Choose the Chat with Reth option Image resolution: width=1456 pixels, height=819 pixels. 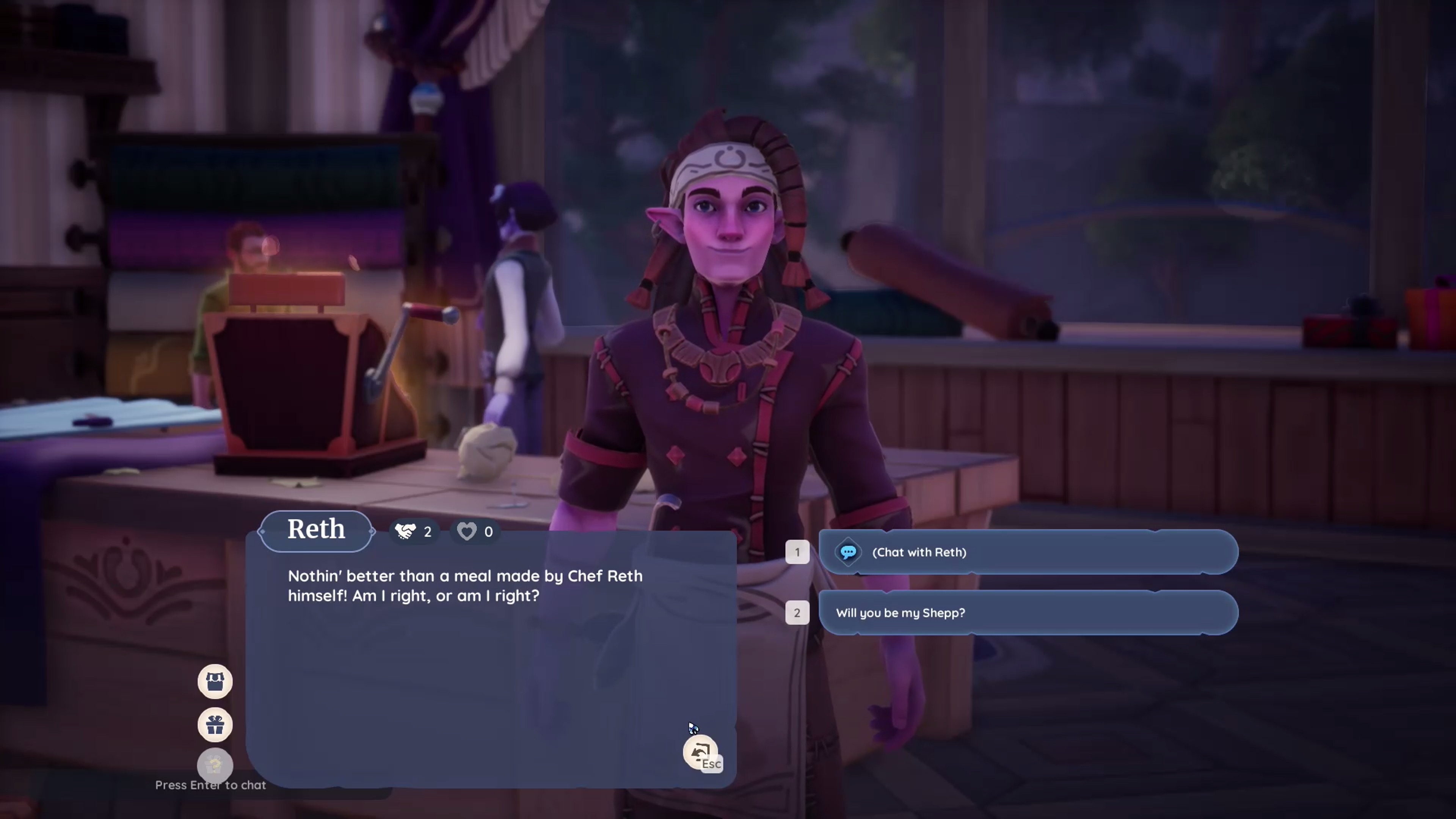1028,552
